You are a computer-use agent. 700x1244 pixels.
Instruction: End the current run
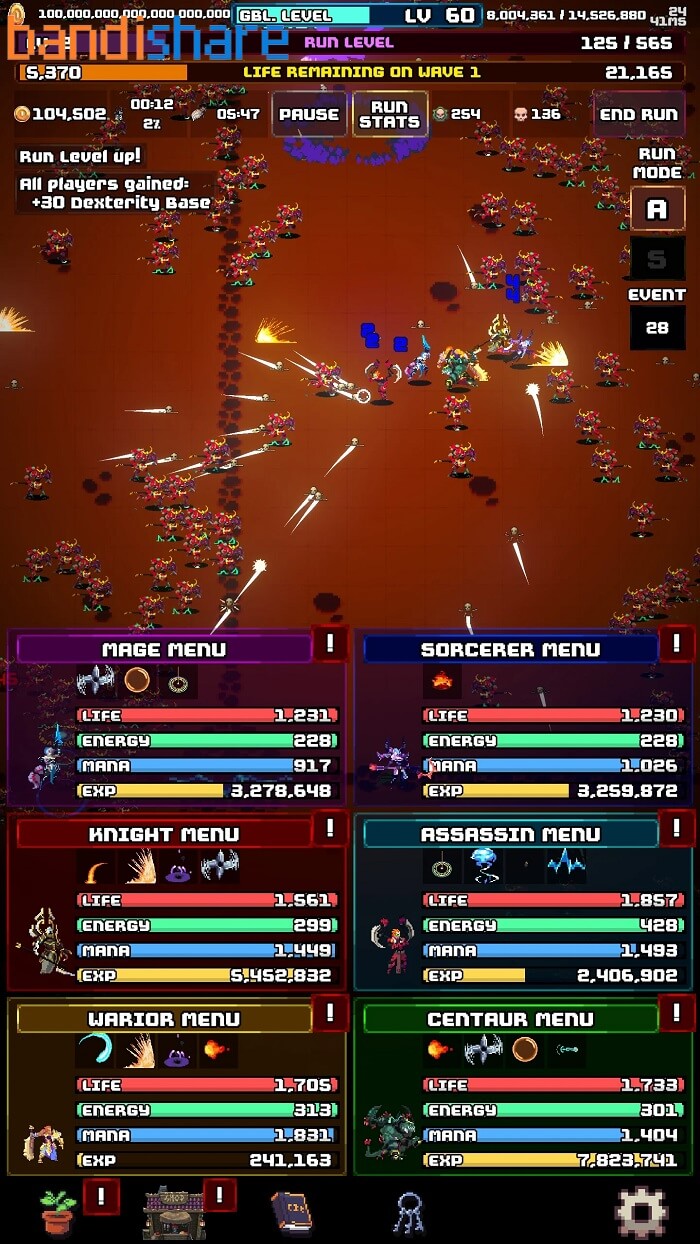click(638, 114)
